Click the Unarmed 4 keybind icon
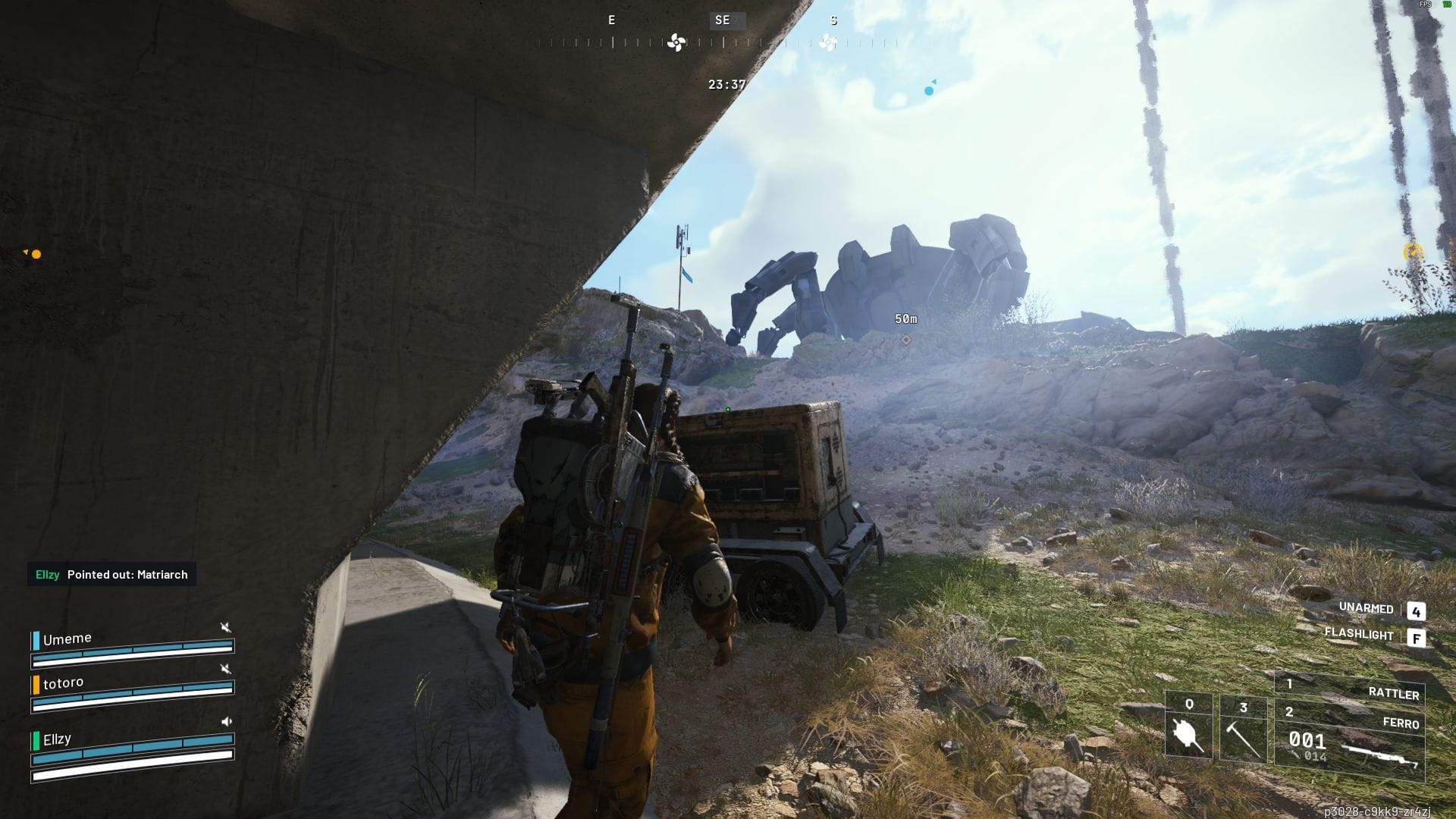Image resolution: width=1456 pixels, height=819 pixels. click(1417, 610)
